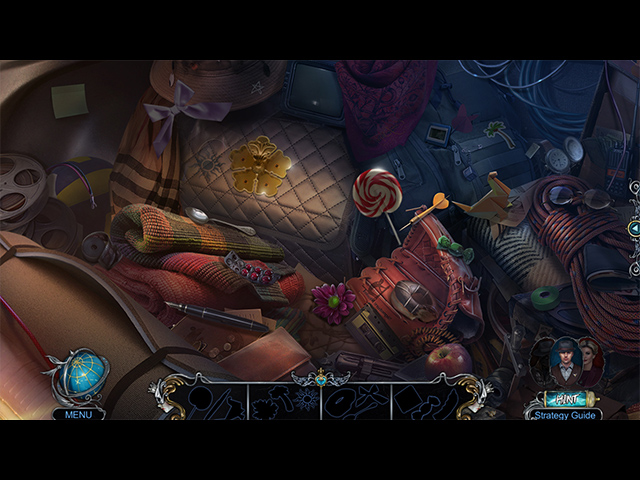Use the HINT button

point(568,398)
